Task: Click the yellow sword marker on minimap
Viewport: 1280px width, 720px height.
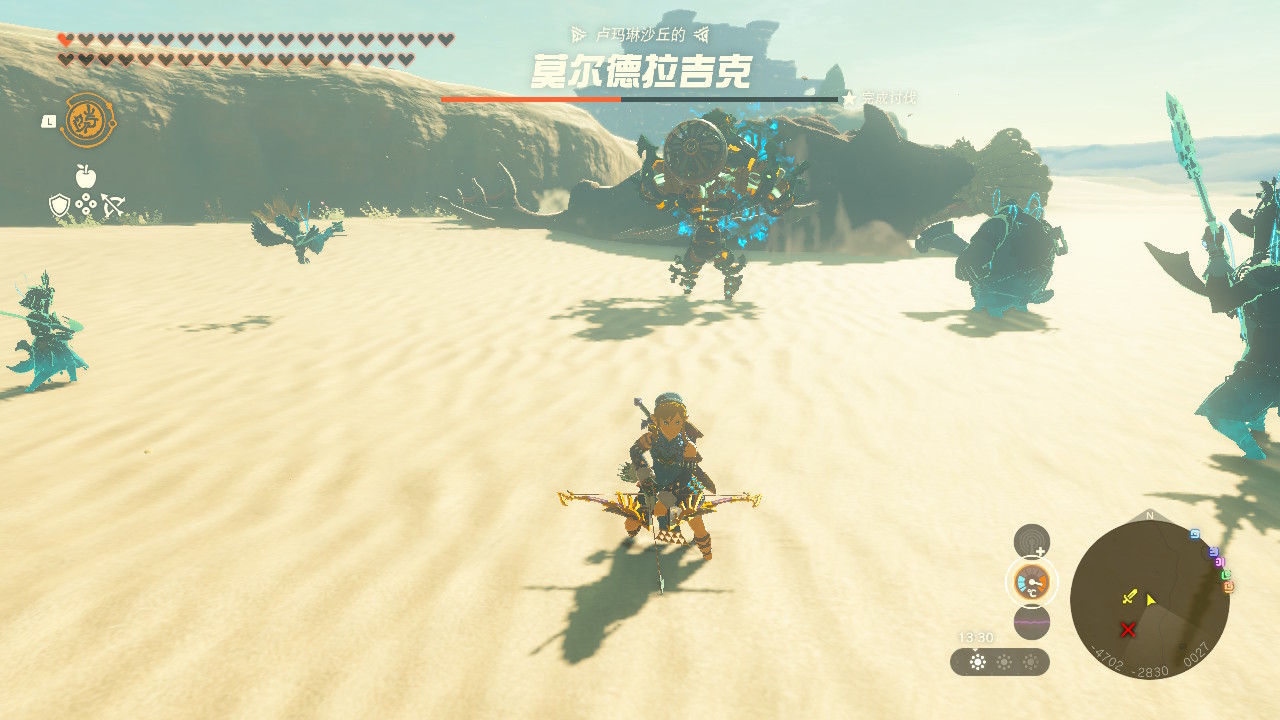Action: tap(1129, 597)
